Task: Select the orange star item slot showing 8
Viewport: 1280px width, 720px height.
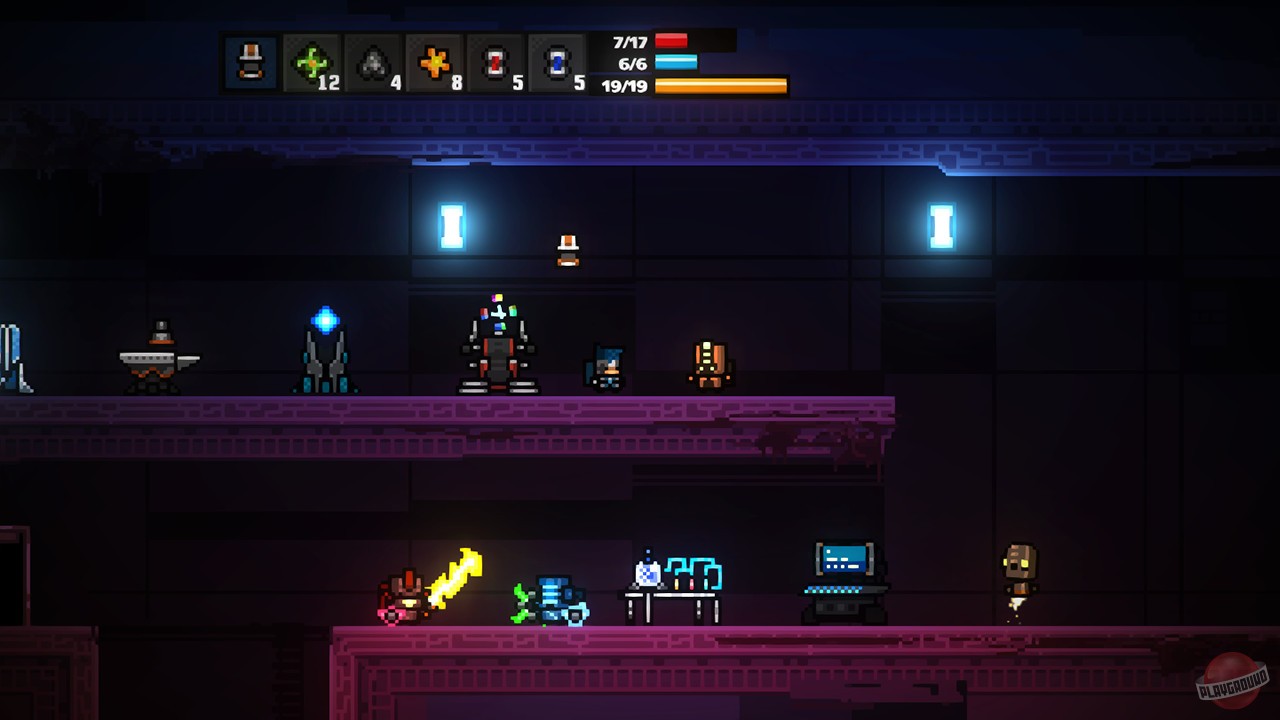Action: pyautogui.click(x=434, y=62)
